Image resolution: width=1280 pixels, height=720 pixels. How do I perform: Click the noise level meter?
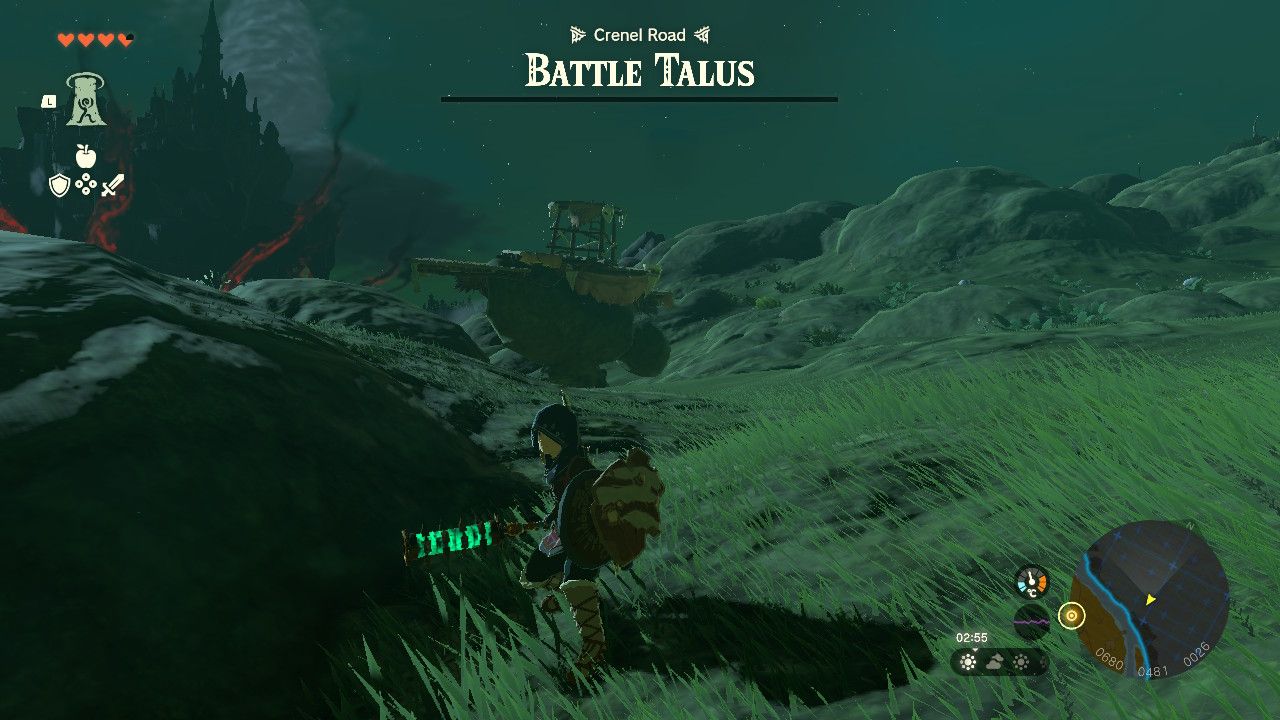(1032, 622)
